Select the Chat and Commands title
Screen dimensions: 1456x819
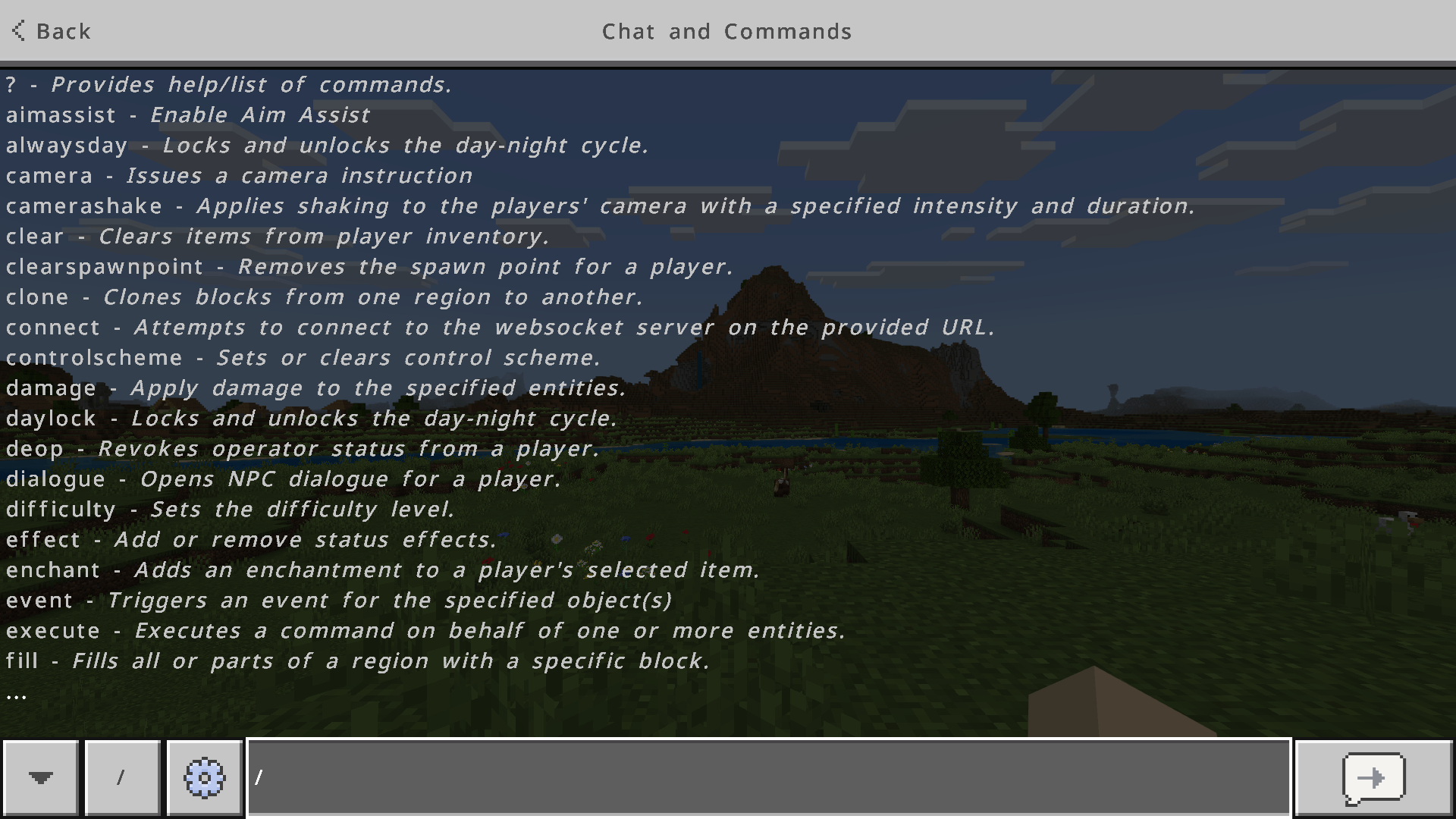[x=727, y=31]
